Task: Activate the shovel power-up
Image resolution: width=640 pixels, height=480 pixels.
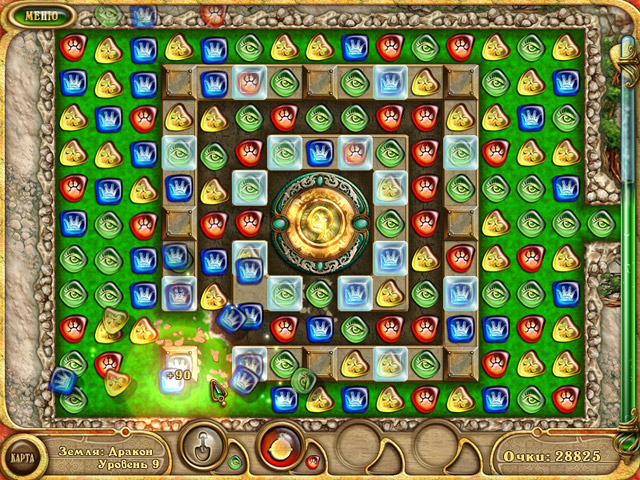Action: (x=204, y=445)
